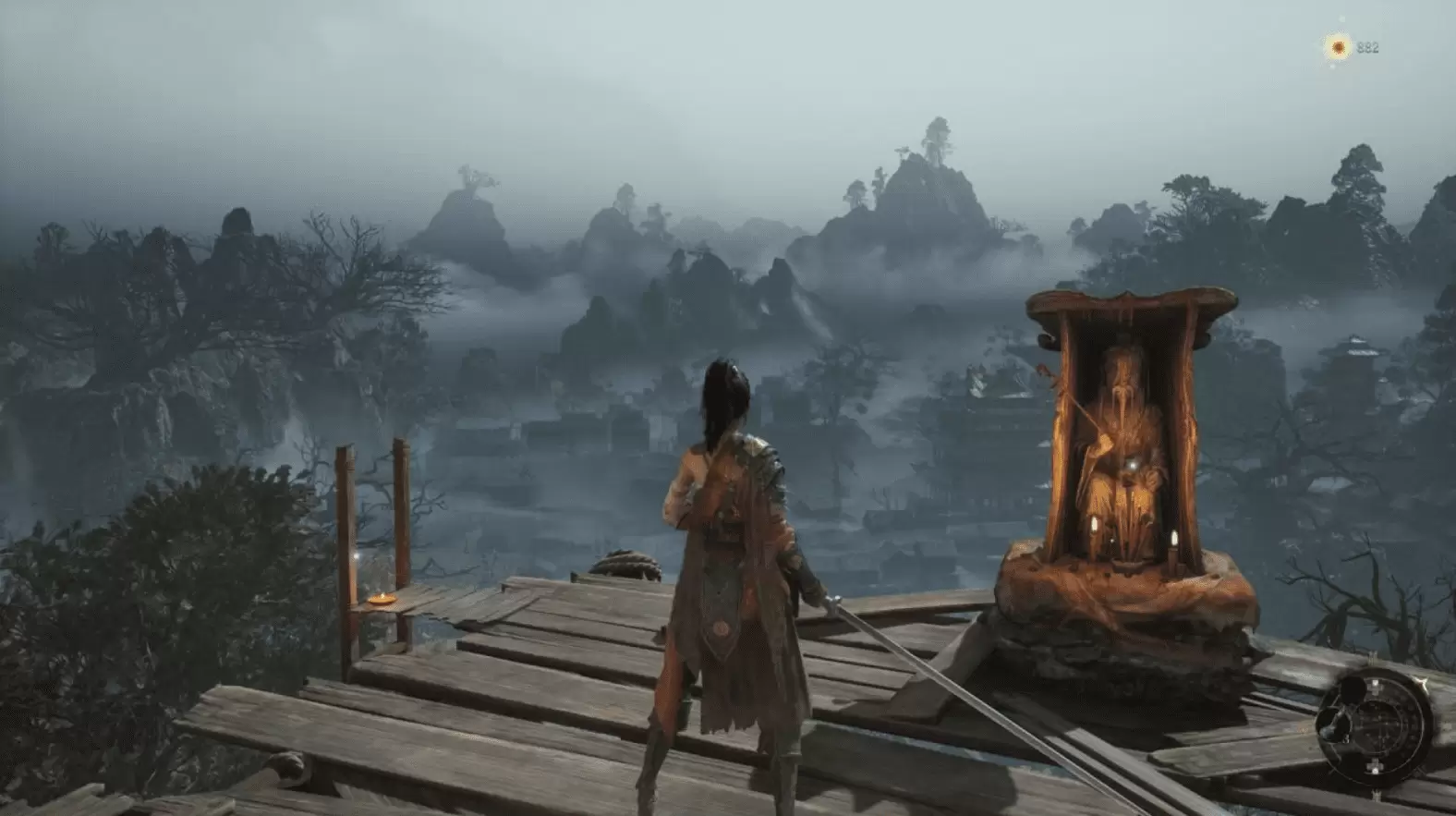The height and width of the screenshot is (816, 1456).
Task: Select the dark gem inside the compass ring
Action: 1351,690
